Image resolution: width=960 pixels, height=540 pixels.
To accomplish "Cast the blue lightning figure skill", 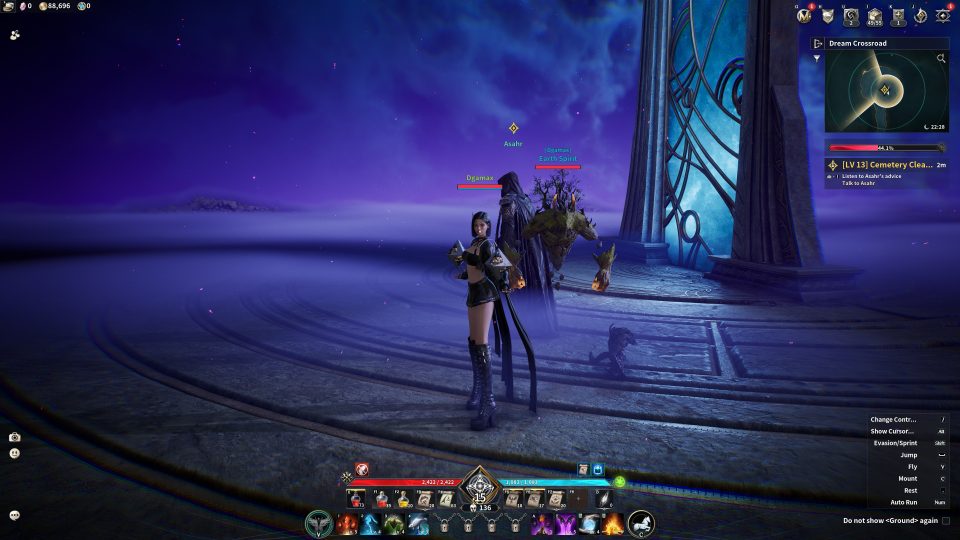I will click(x=370, y=523).
